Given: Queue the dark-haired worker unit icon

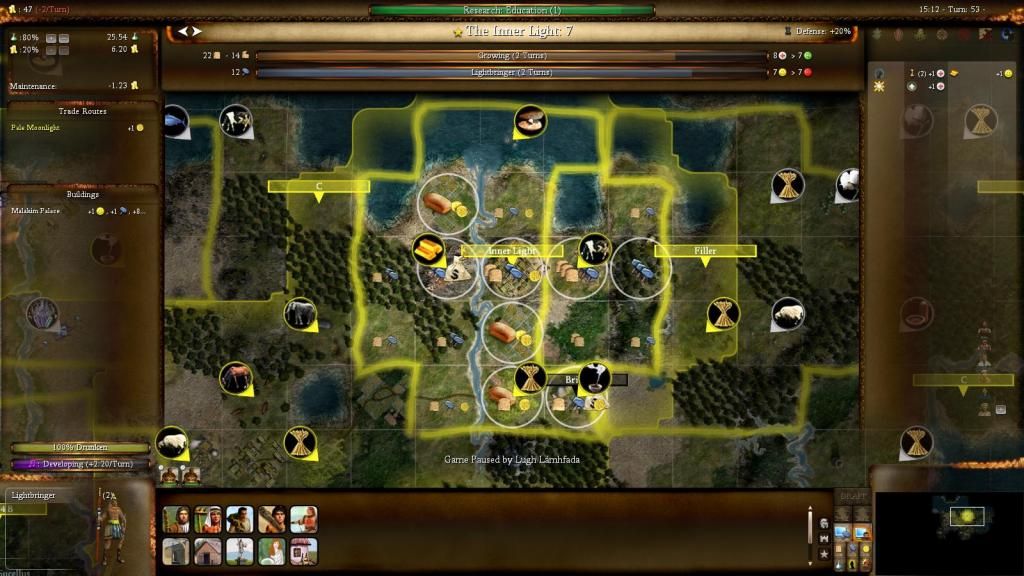Looking at the screenshot, I should click(240, 519).
